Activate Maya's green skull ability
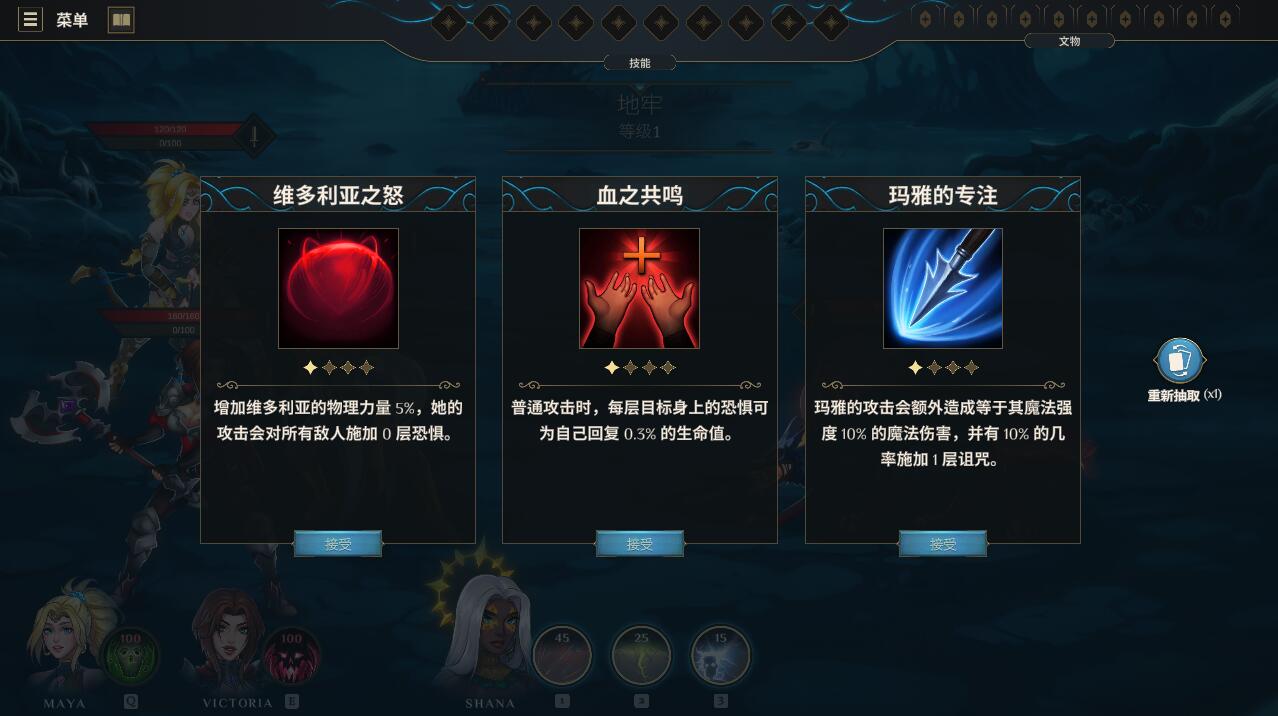 130,656
